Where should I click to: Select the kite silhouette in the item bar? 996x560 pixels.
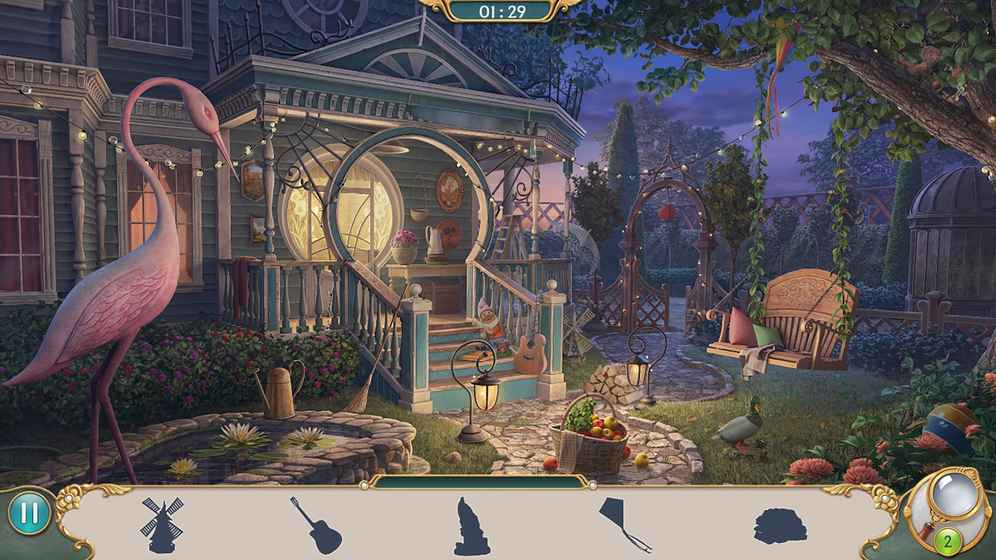point(623,524)
